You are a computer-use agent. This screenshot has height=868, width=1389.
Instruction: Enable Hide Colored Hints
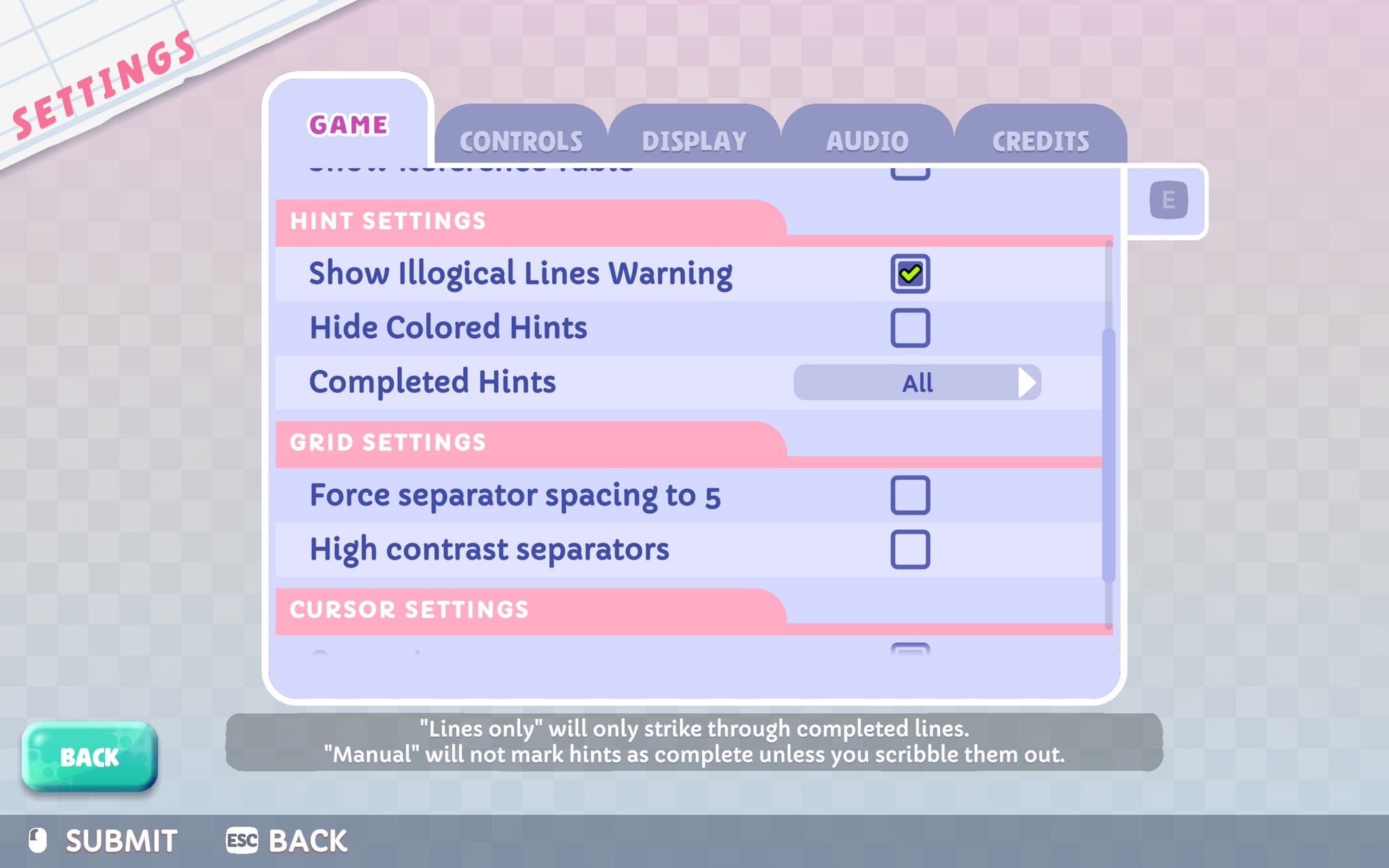click(x=910, y=327)
